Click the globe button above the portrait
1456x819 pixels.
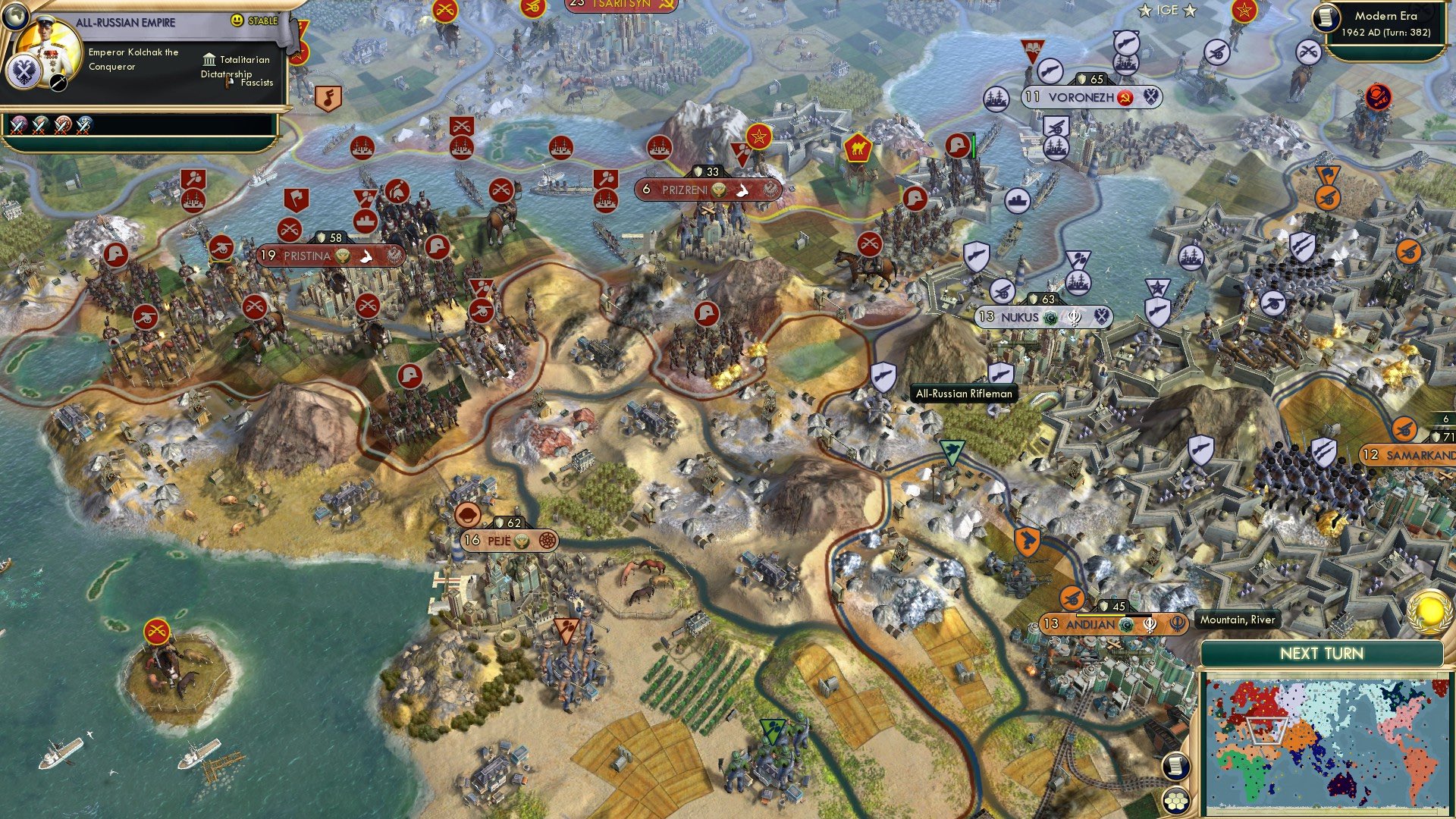pyautogui.click(x=15, y=15)
